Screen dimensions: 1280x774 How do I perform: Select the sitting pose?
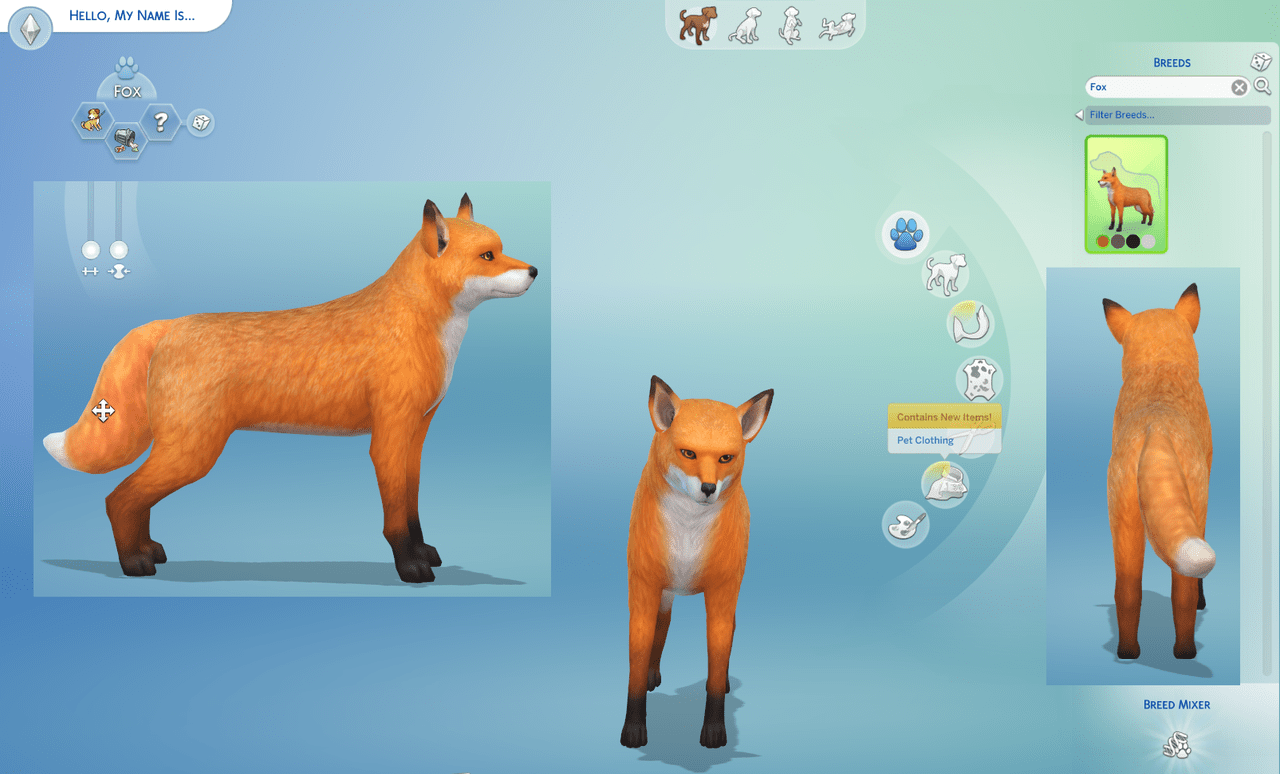[745, 23]
